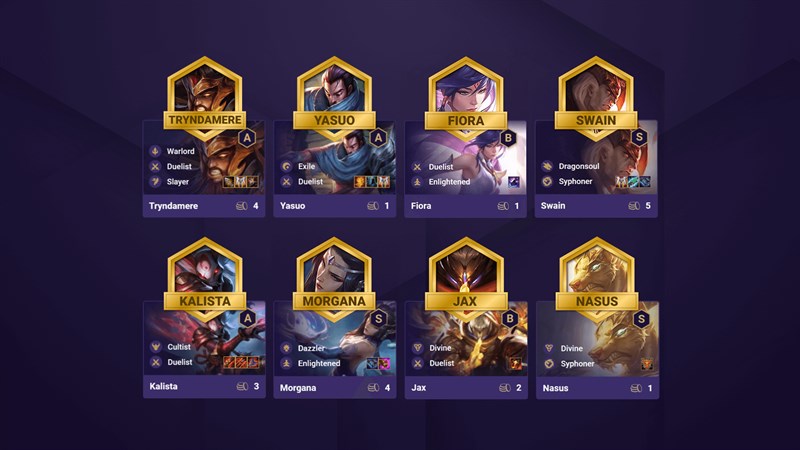Show Kalista's Cultist trait

click(x=180, y=347)
